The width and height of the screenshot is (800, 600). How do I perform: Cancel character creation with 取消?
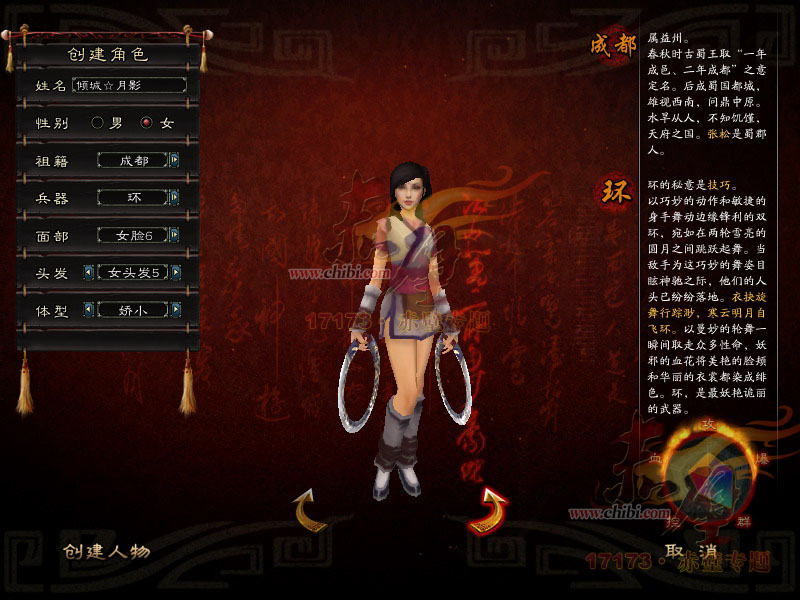(692, 551)
